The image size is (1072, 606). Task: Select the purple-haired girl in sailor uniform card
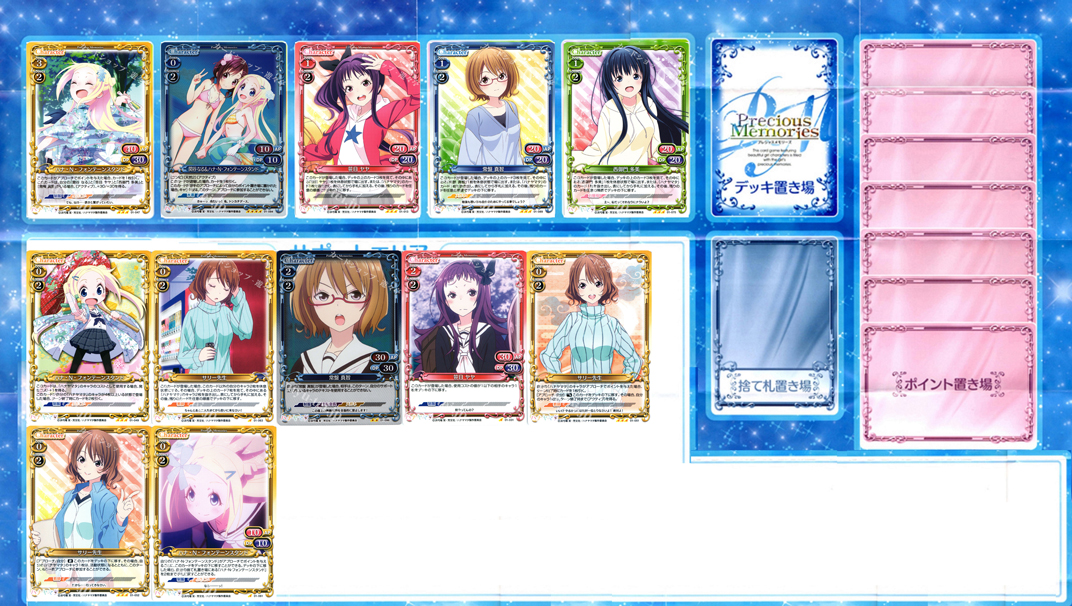coord(463,338)
